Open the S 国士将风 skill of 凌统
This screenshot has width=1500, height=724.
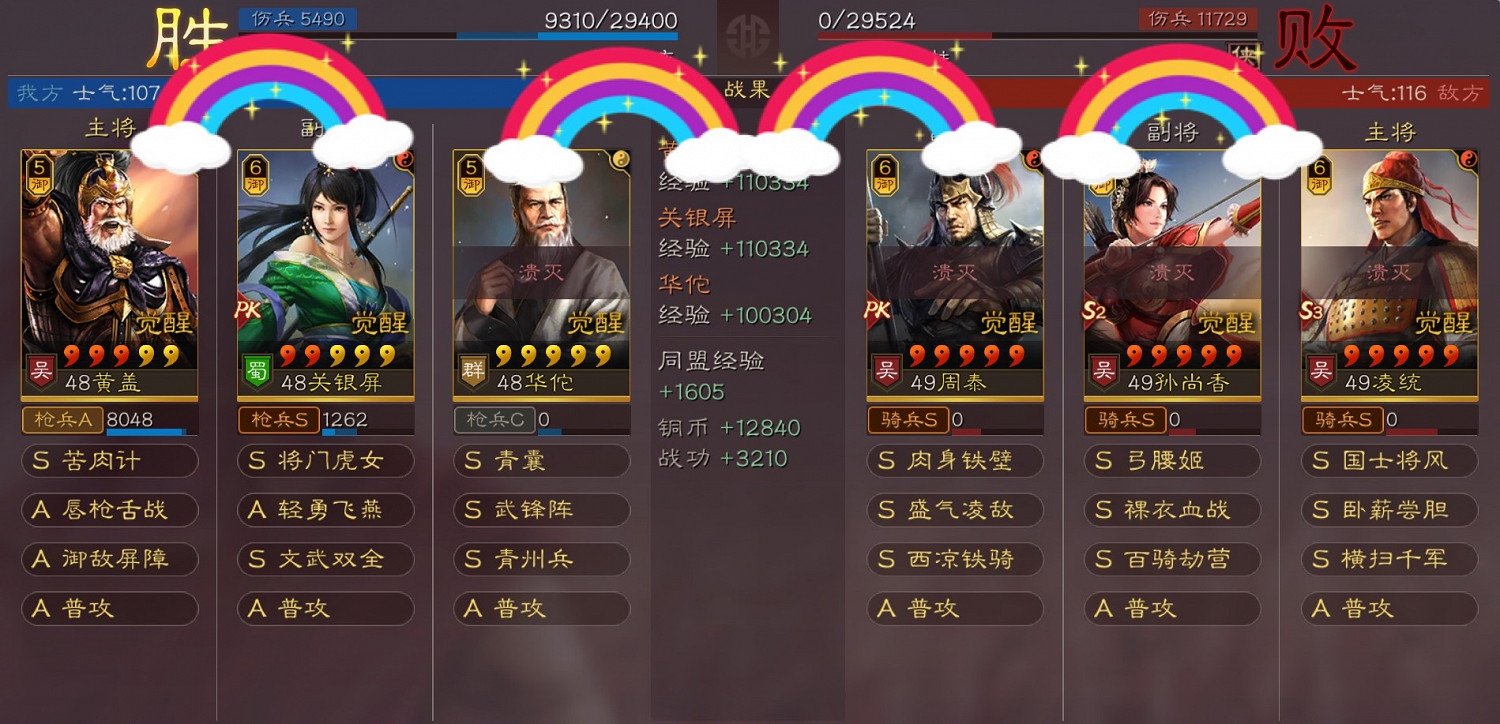point(1388,461)
